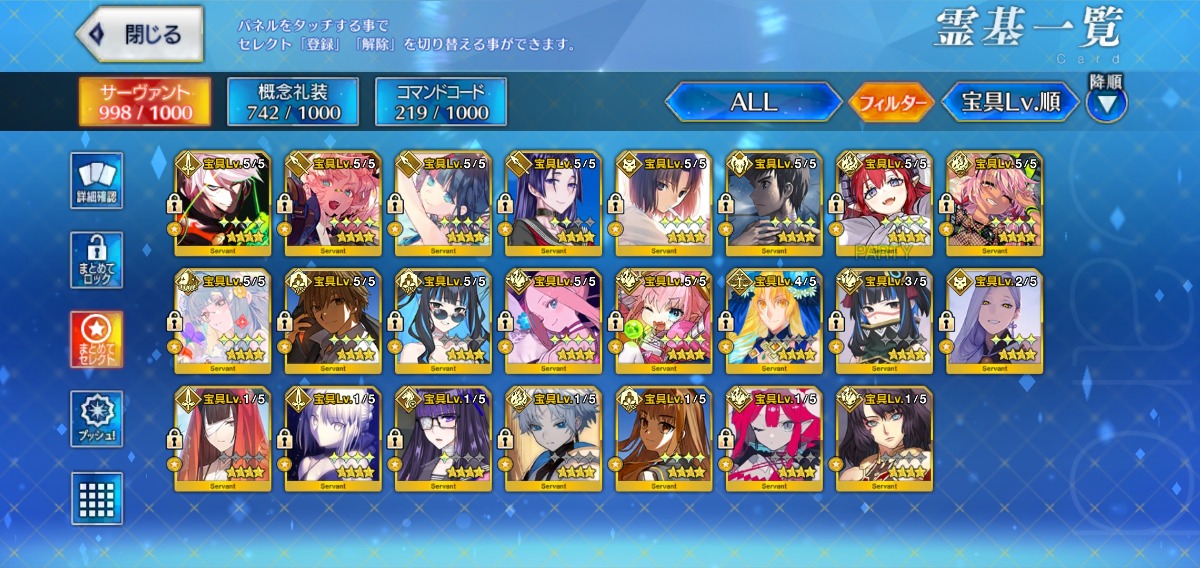Switch to the 概念礼装 tab
The image size is (1200, 568).
tap(293, 102)
